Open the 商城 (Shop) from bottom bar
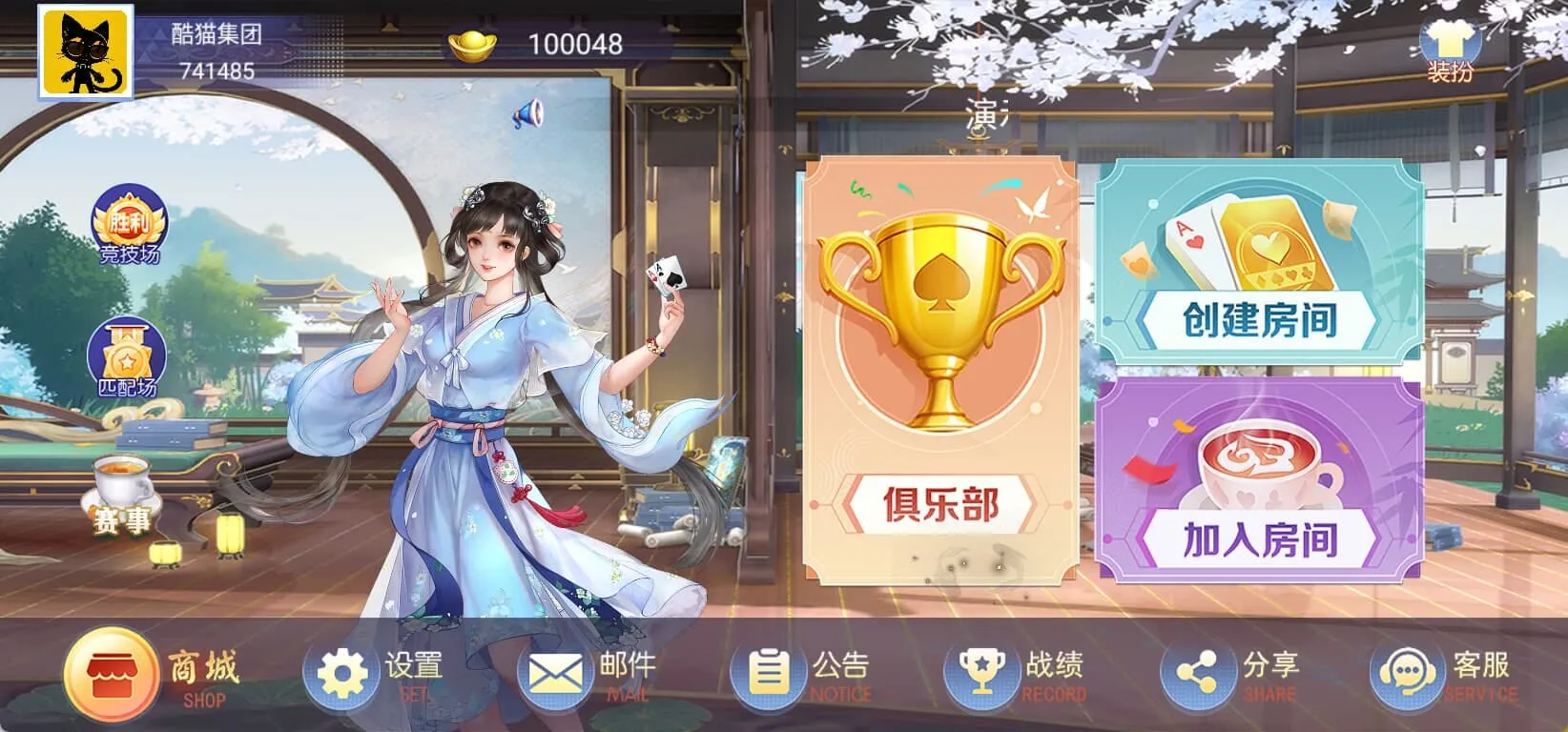The width and height of the screenshot is (1568, 732). pyautogui.click(x=114, y=670)
